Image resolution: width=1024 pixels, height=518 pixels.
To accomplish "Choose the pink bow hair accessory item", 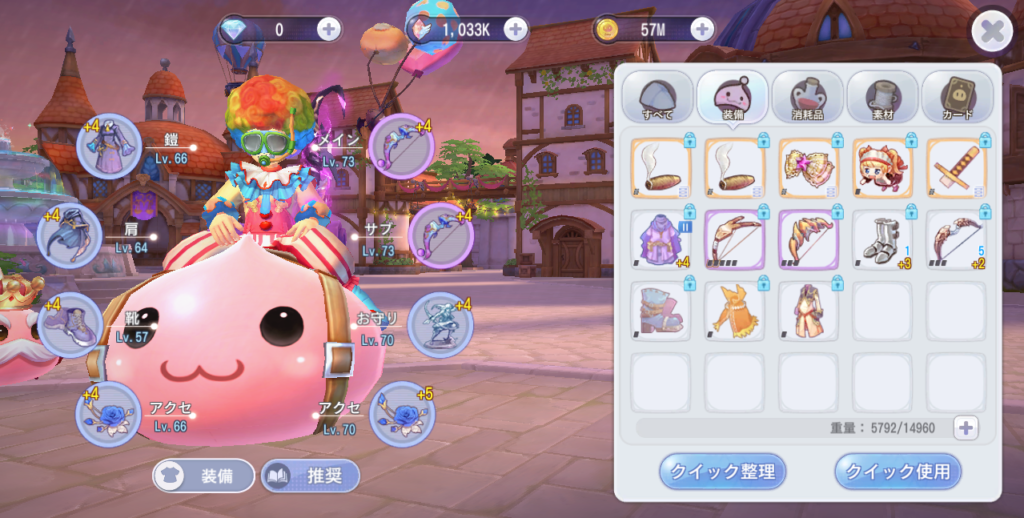I will pos(808,167).
